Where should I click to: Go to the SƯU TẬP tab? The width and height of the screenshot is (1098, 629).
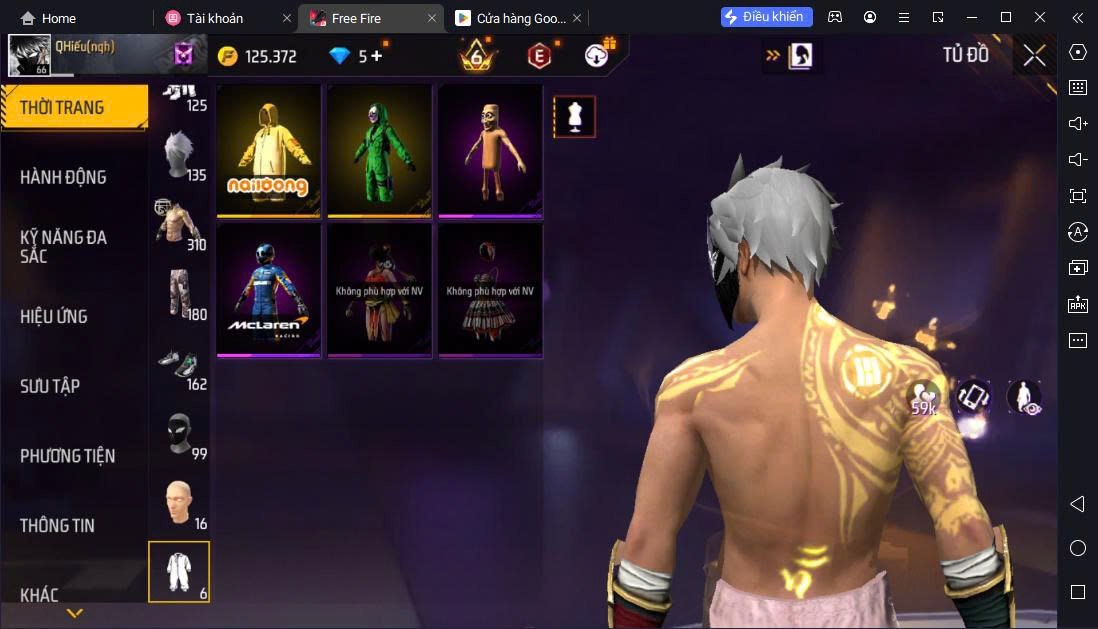coord(50,386)
